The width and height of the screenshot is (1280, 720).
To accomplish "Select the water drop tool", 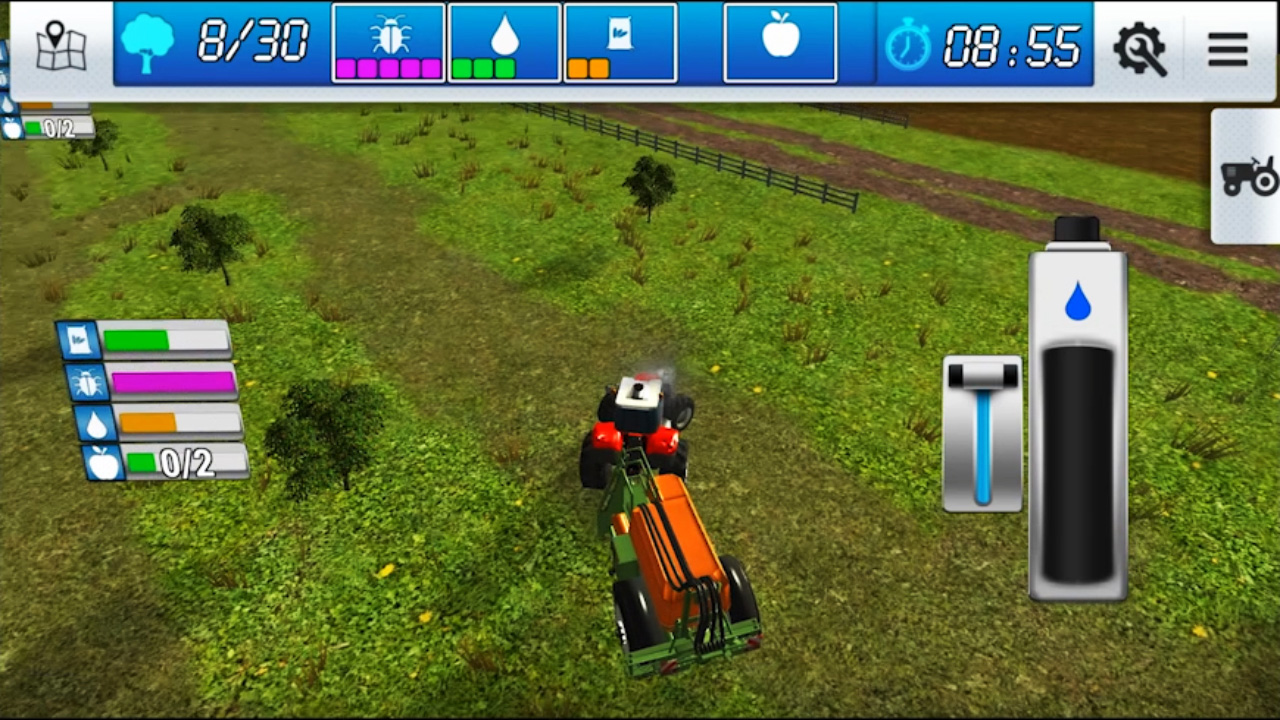I will click(x=504, y=42).
